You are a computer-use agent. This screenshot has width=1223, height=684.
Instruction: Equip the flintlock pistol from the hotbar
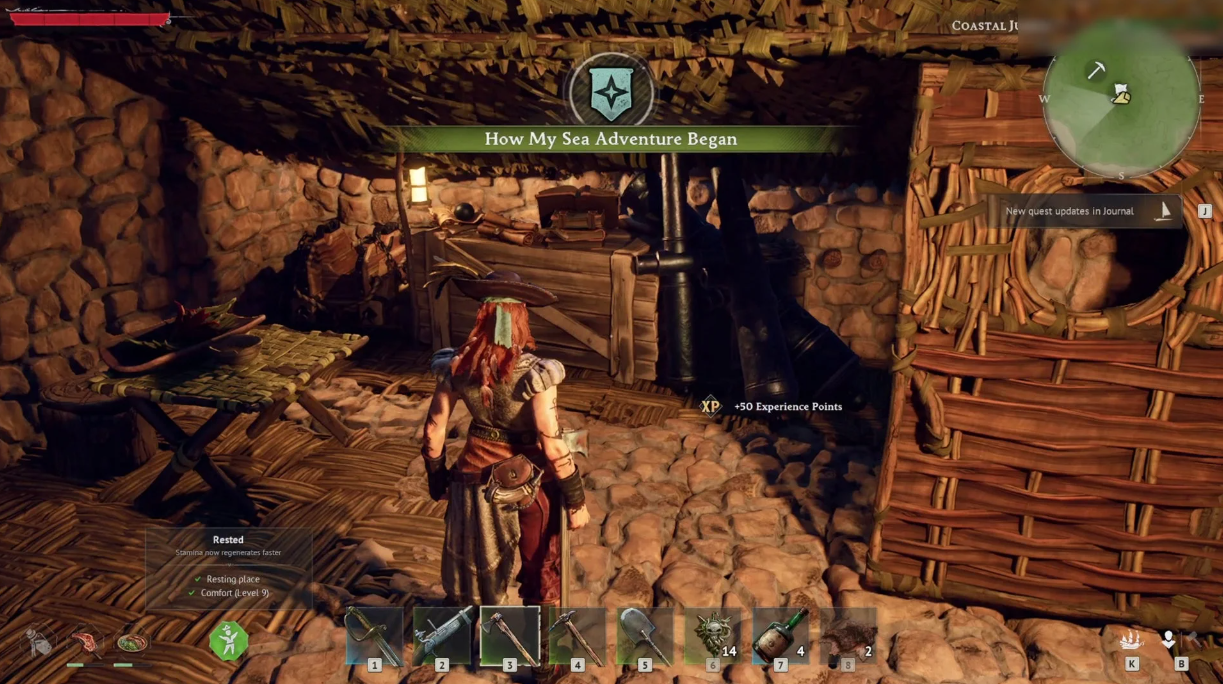pos(442,635)
